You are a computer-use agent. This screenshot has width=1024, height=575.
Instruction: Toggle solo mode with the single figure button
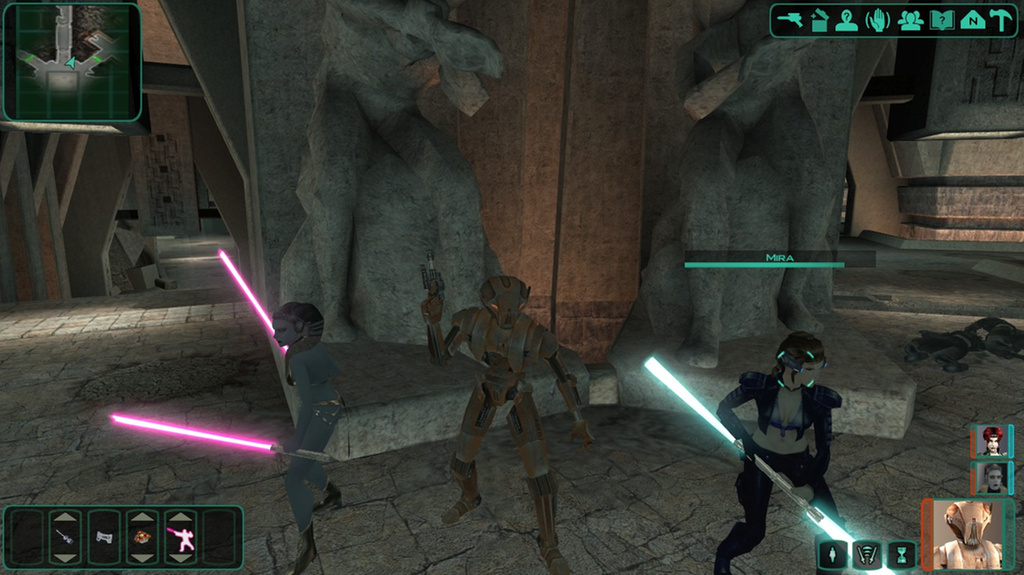click(832, 554)
